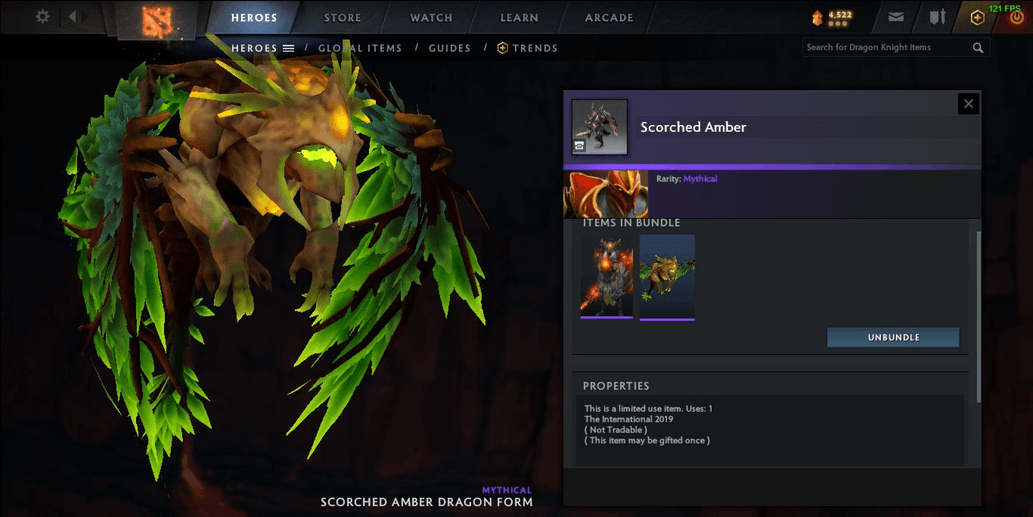Open the mail envelope icon
The height and width of the screenshot is (517, 1033).
896,17
